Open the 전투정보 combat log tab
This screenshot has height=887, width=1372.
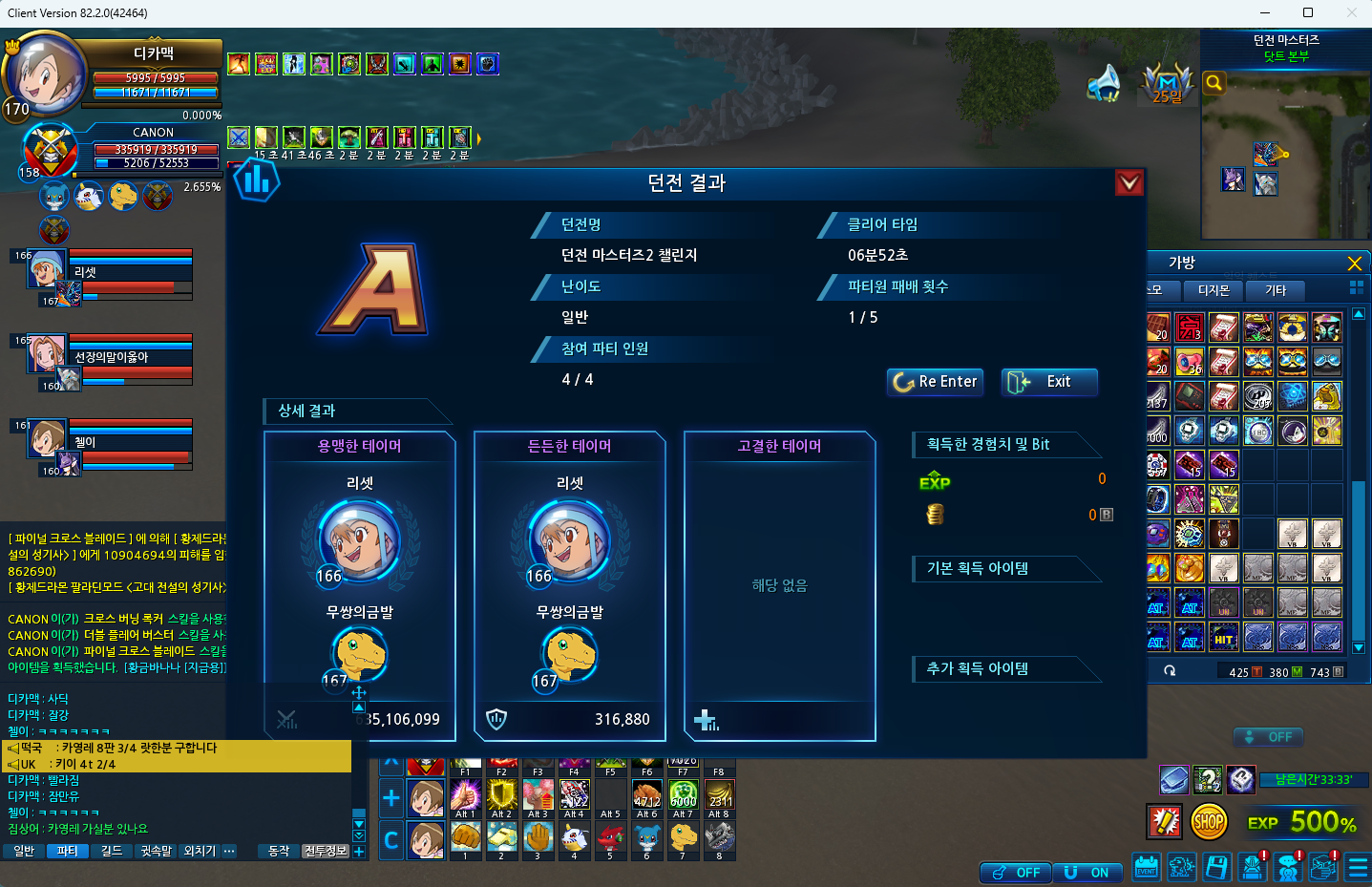coord(325,851)
